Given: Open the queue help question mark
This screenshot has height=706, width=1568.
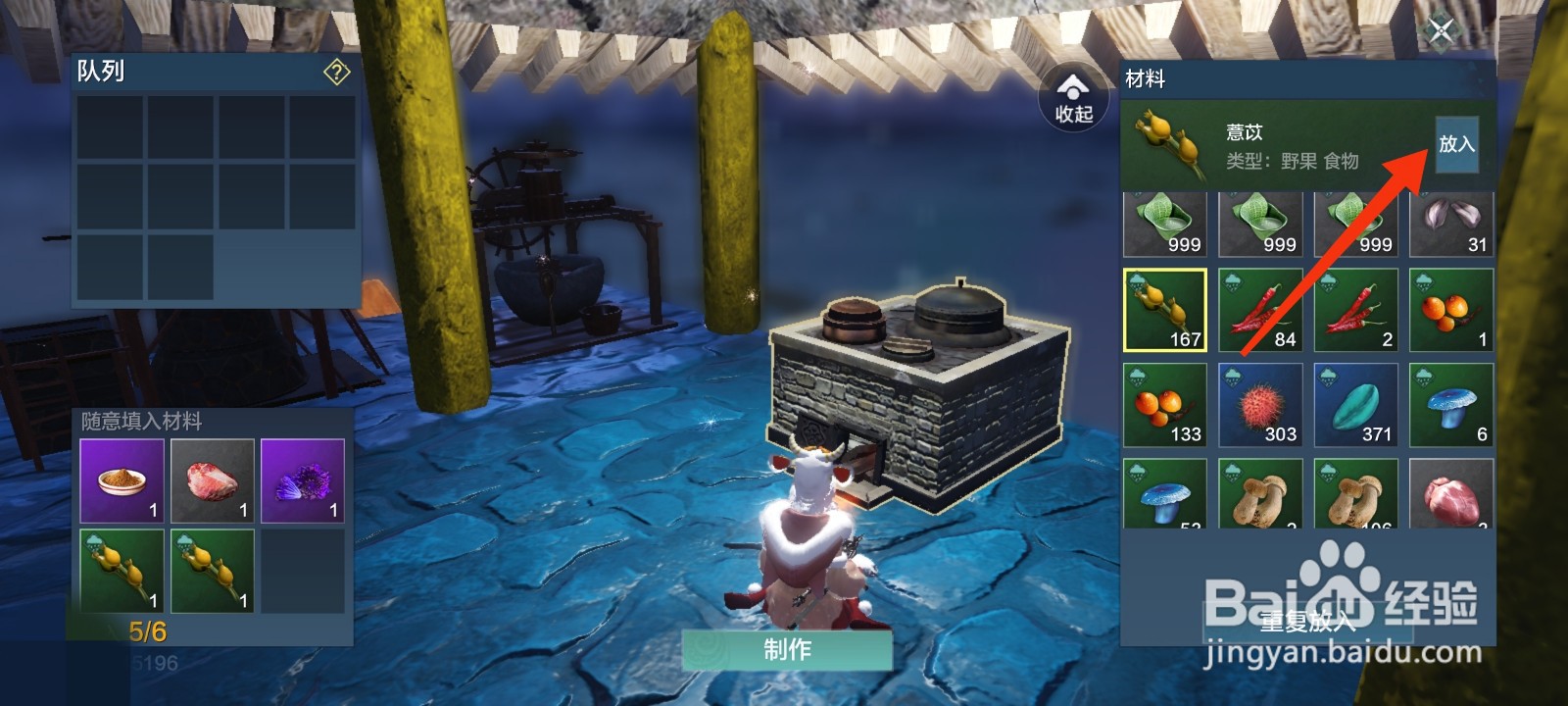Looking at the screenshot, I should [x=336, y=72].
